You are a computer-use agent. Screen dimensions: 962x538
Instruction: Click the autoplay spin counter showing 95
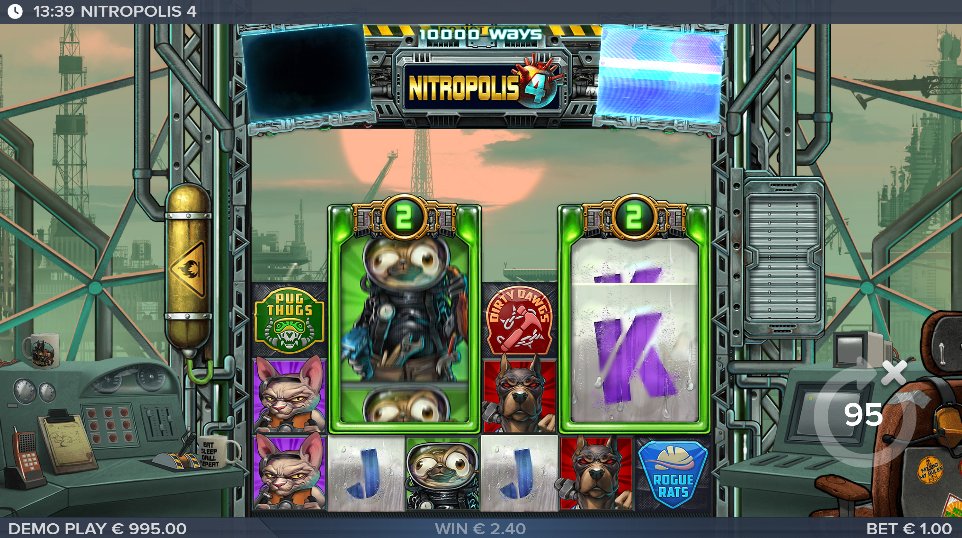863,414
